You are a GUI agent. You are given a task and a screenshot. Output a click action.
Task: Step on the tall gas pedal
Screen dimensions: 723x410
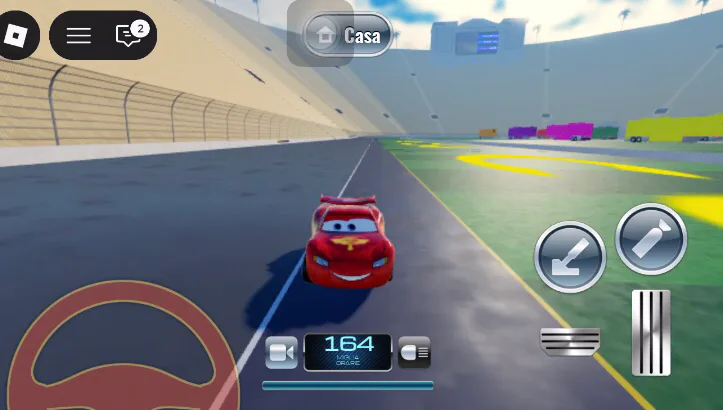coord(651,332)
